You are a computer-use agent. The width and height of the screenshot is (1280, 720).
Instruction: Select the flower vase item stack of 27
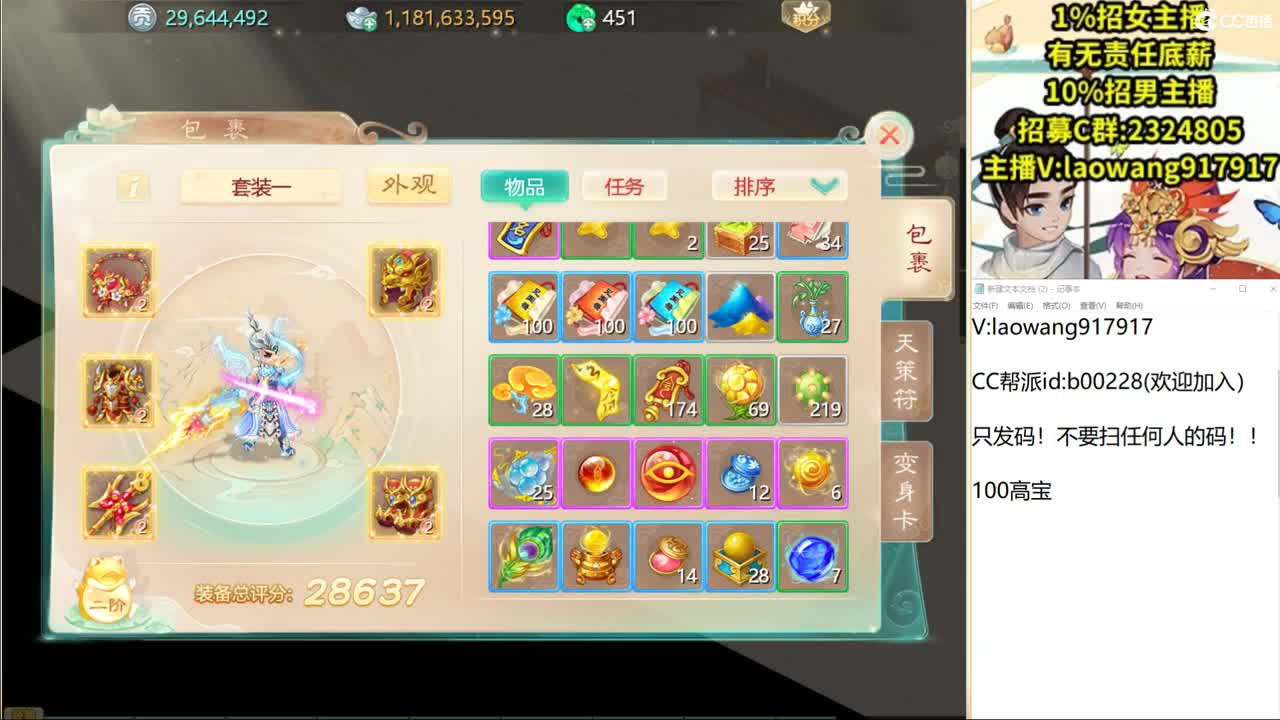812,307
